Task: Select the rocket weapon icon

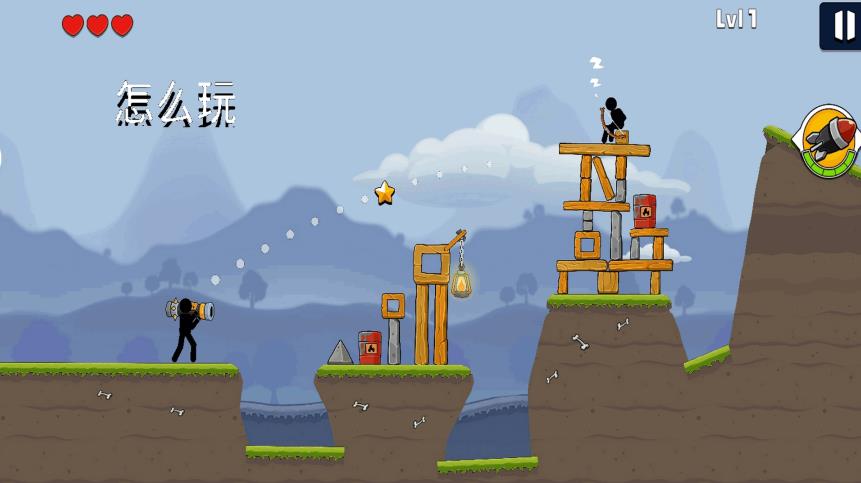Action: point(829,141)
